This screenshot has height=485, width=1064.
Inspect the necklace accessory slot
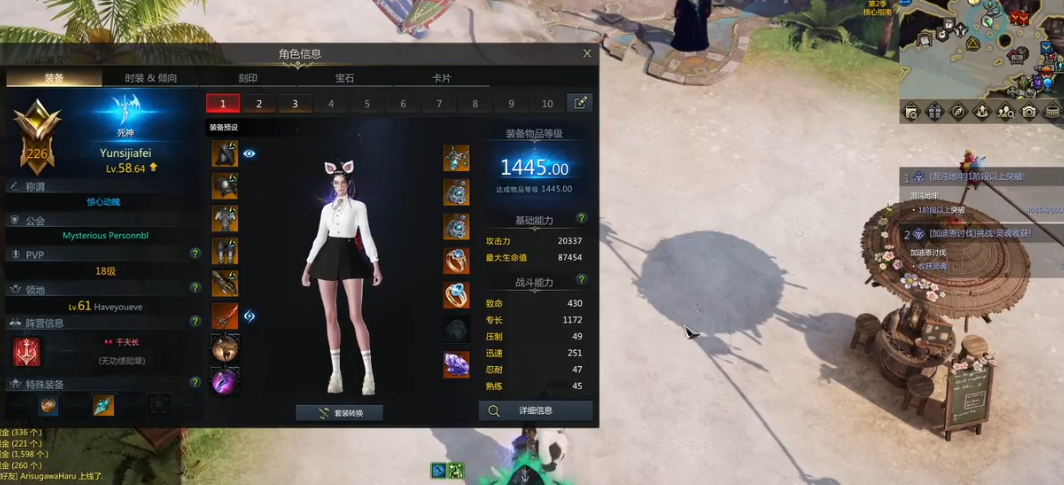pyautogui.click(x=457, y=158)
